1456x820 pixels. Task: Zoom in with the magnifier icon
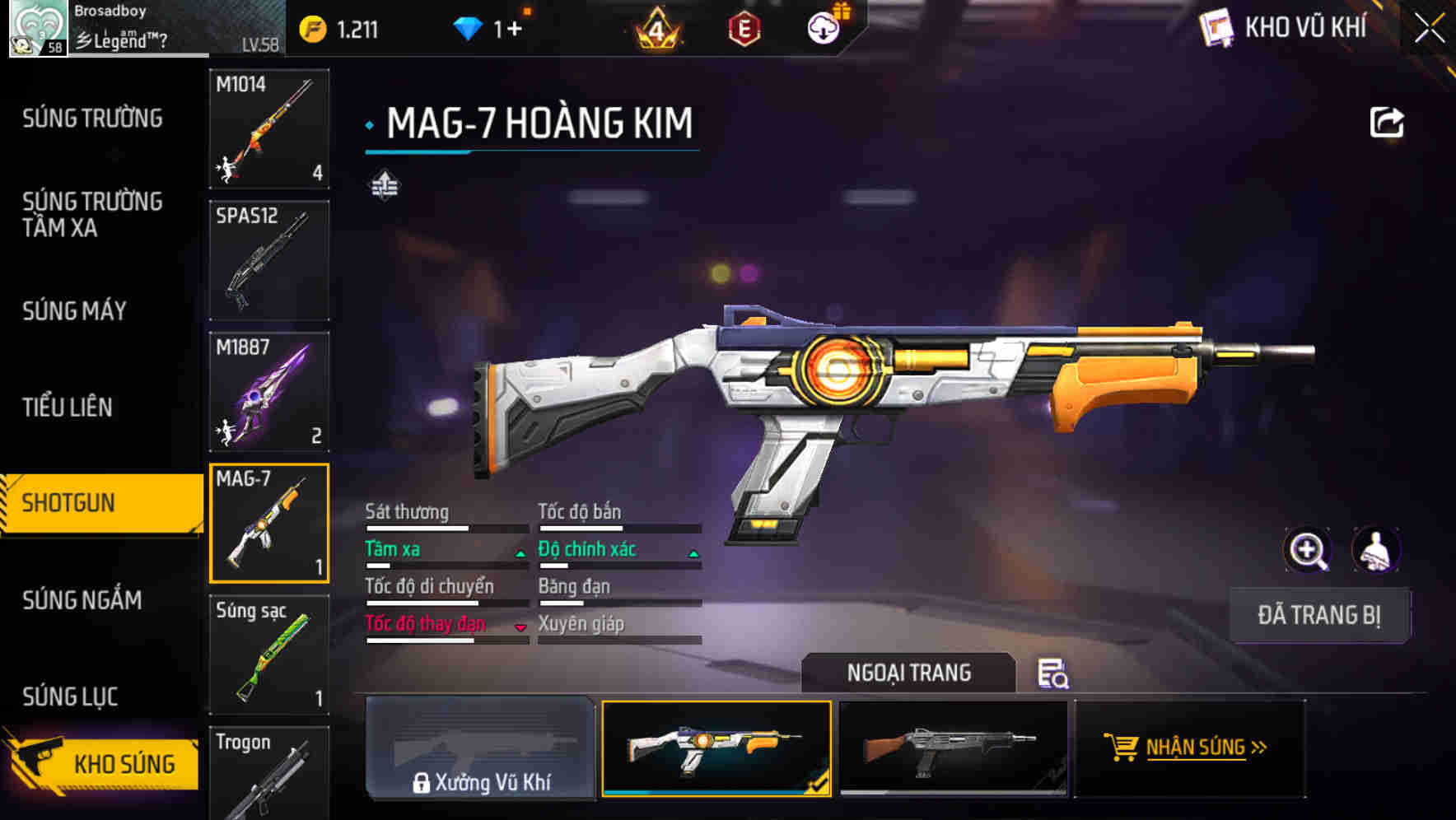(x=1307, y=550)
